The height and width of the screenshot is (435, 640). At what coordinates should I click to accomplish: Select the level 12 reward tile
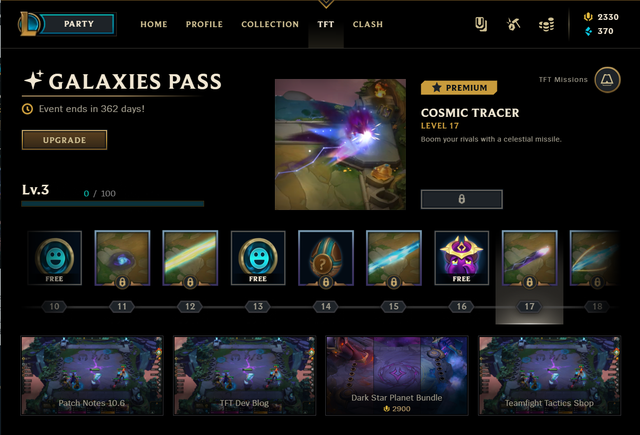point(190,260)
